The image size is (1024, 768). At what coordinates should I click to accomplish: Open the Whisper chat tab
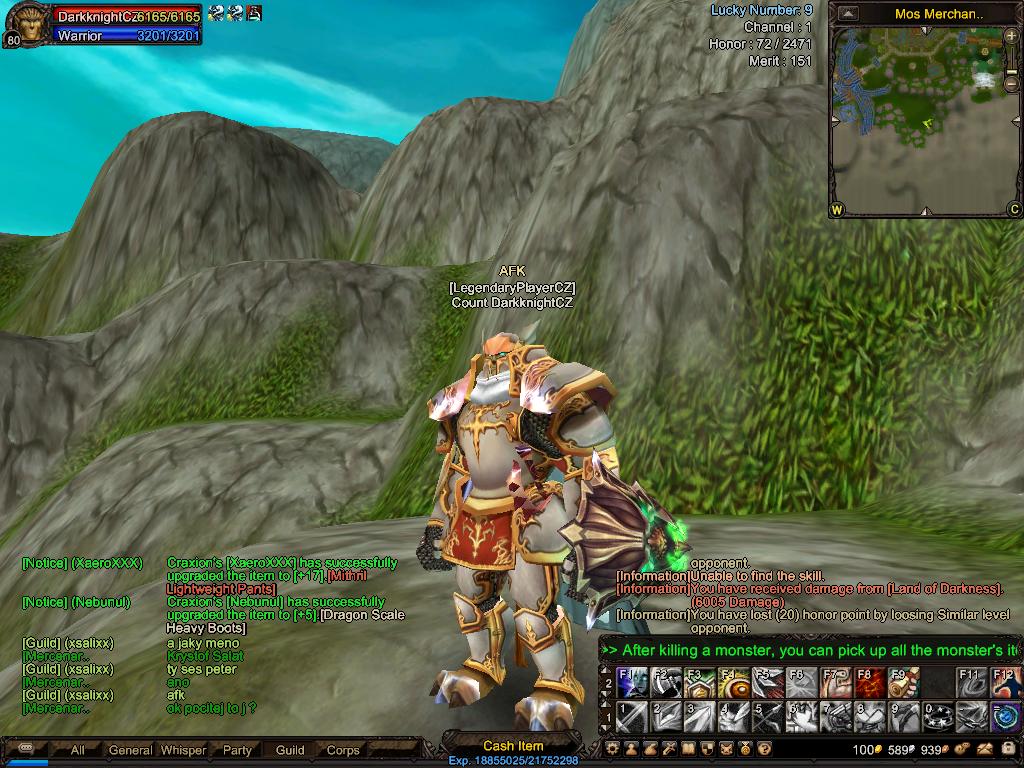tap(183, 750)
